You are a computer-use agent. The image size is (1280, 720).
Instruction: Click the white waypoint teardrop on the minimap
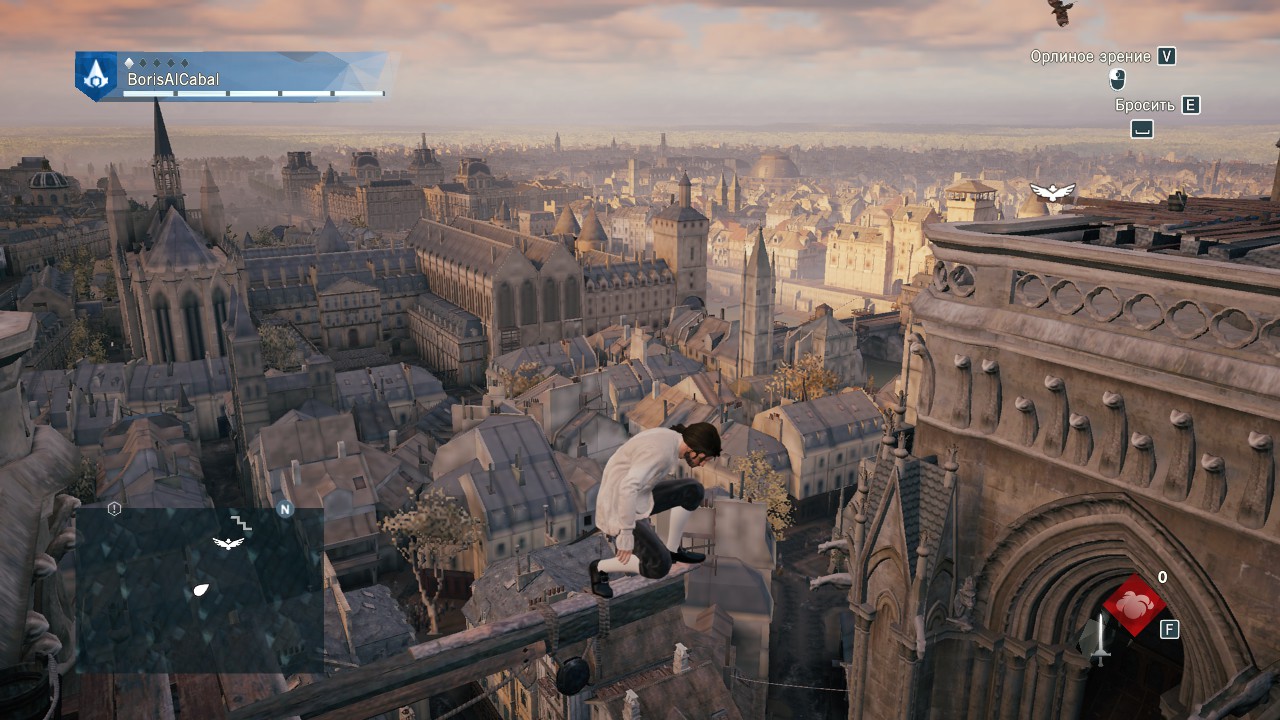coord(201,589)
